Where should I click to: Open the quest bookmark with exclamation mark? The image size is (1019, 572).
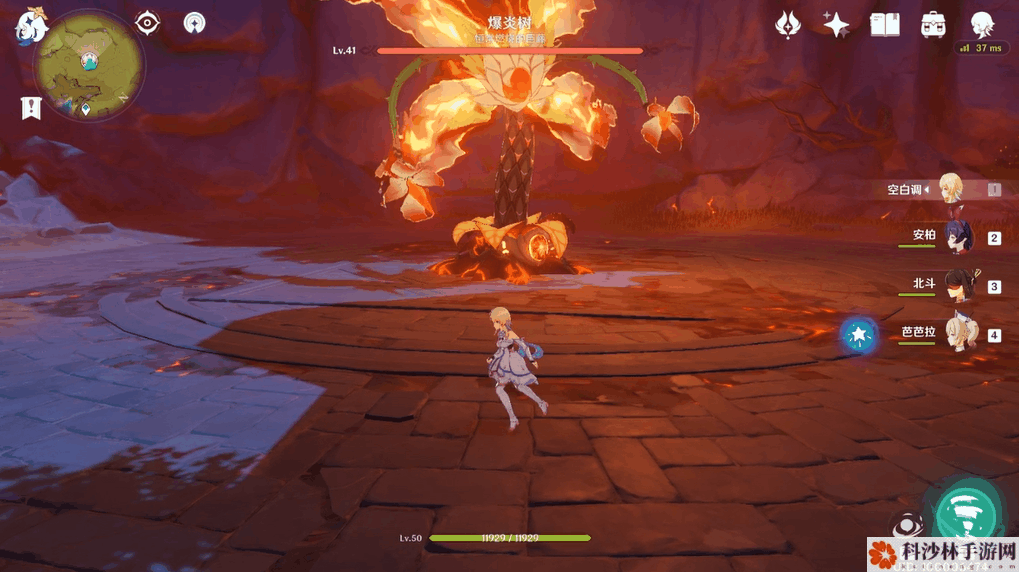(31, 107)
